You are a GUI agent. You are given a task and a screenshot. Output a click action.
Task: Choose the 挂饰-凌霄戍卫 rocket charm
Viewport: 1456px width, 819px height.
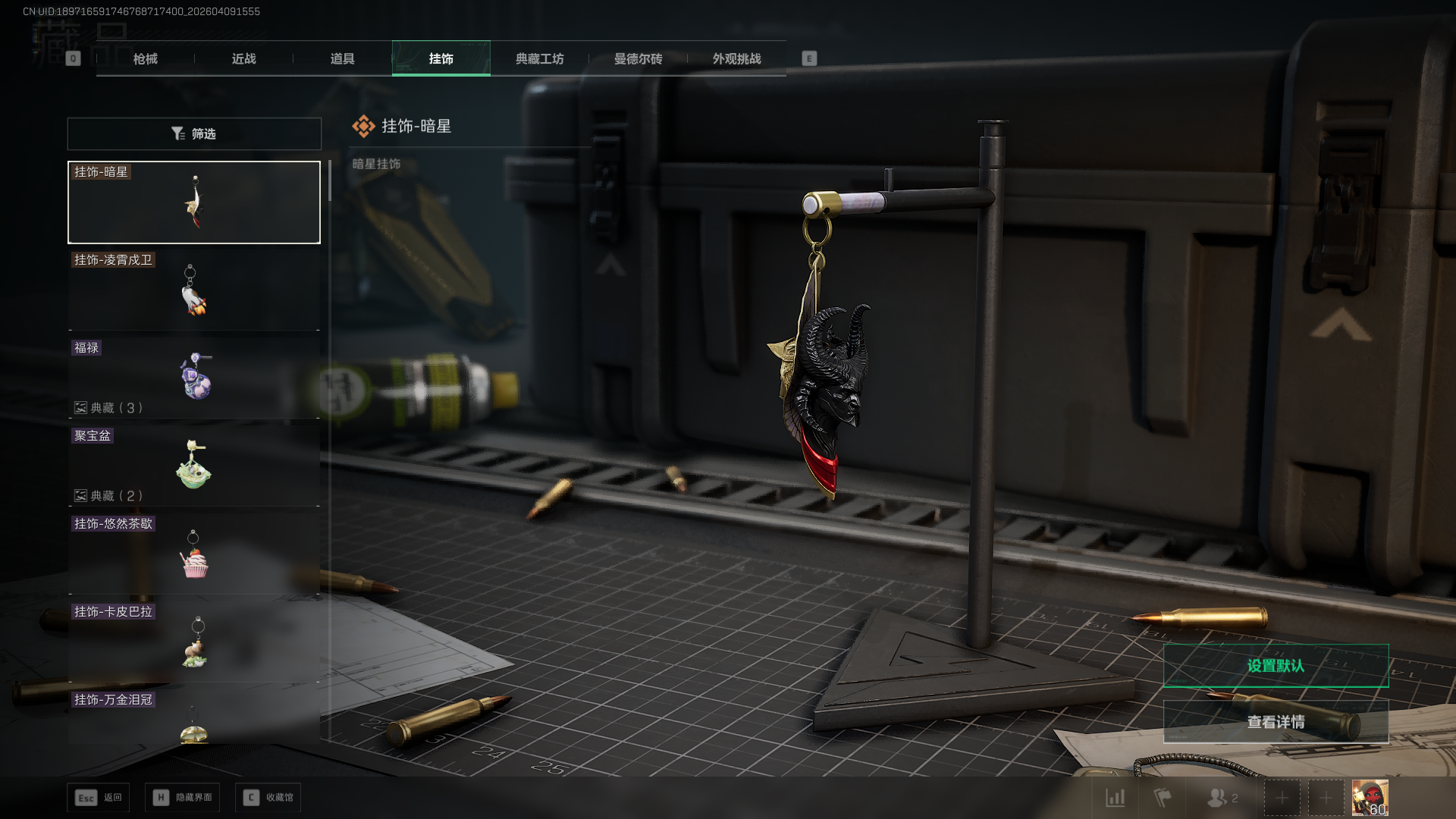194,290
